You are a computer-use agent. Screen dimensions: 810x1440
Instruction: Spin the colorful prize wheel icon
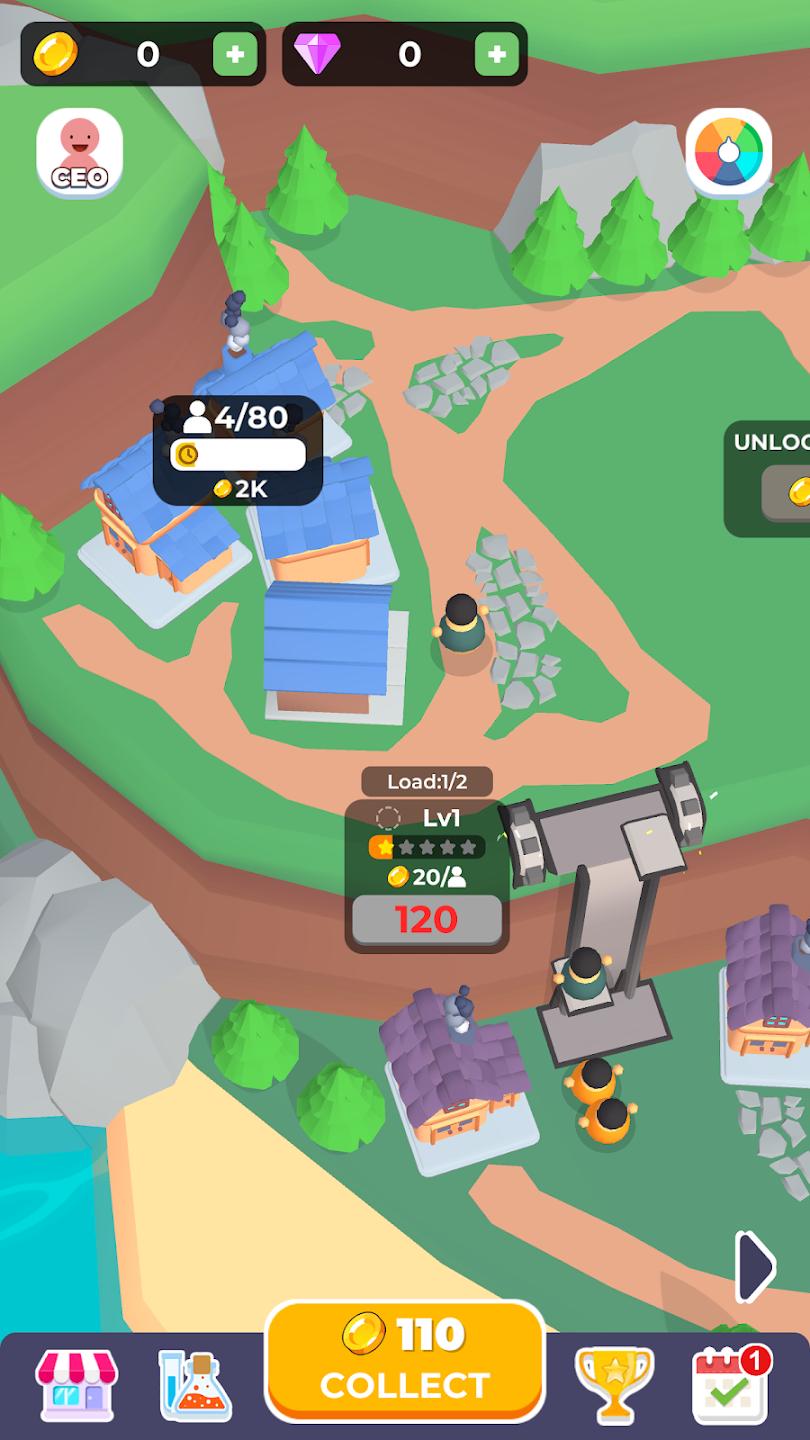click(x=729, y=152)
